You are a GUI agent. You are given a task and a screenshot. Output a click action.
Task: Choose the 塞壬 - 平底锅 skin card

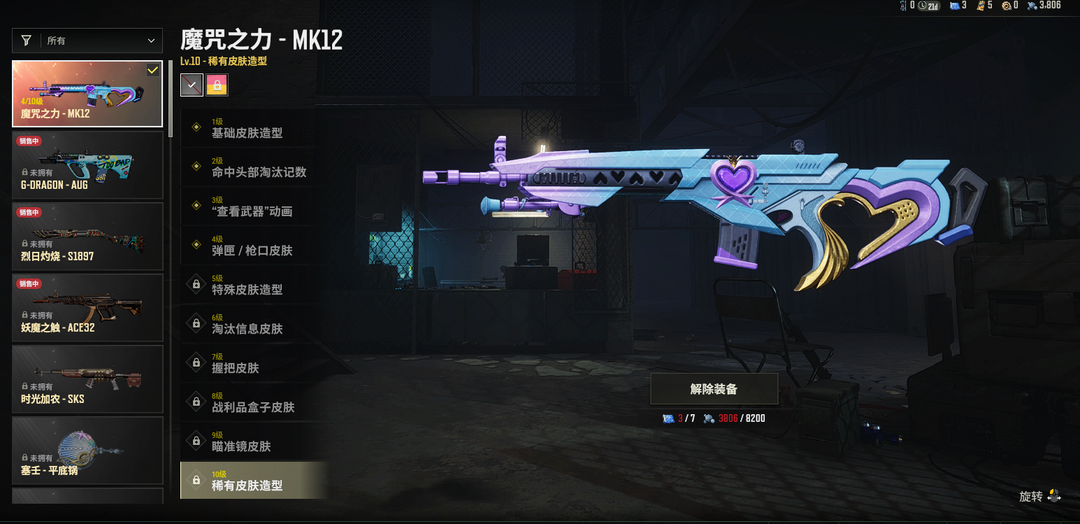pyautogui.click(x=87, y=450)
